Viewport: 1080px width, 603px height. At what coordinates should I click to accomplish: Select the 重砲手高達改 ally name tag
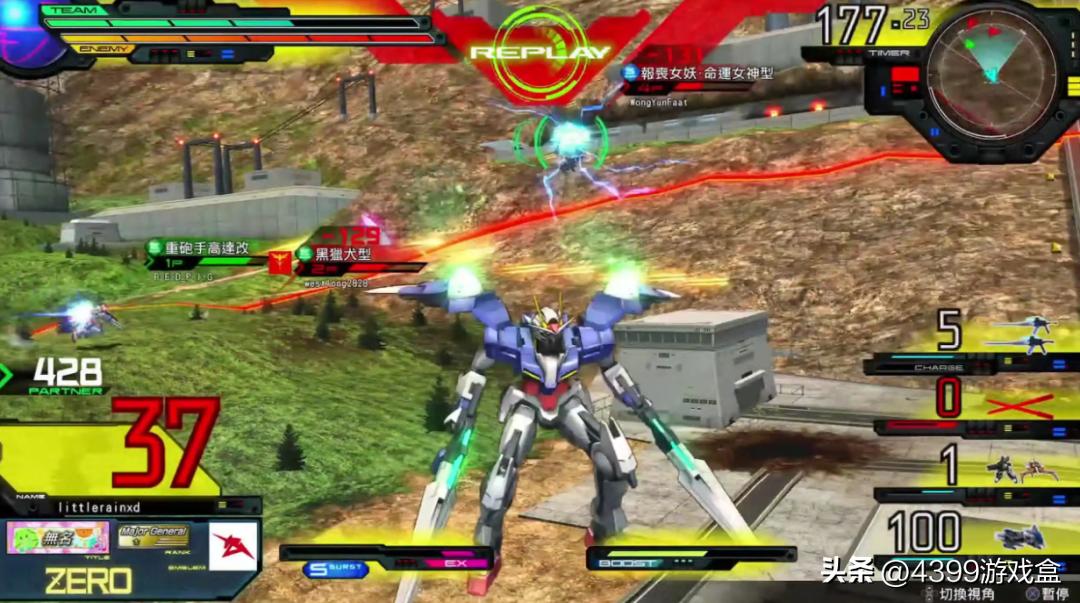pos(203,247)
